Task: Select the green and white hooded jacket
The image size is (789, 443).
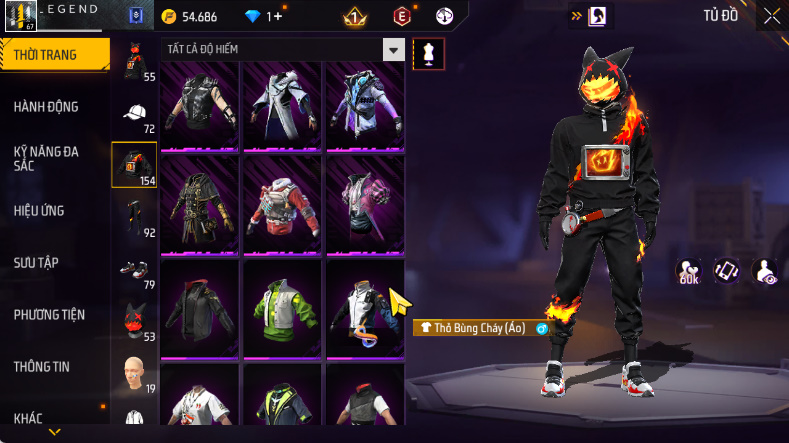Action: (x=282, y=307)
